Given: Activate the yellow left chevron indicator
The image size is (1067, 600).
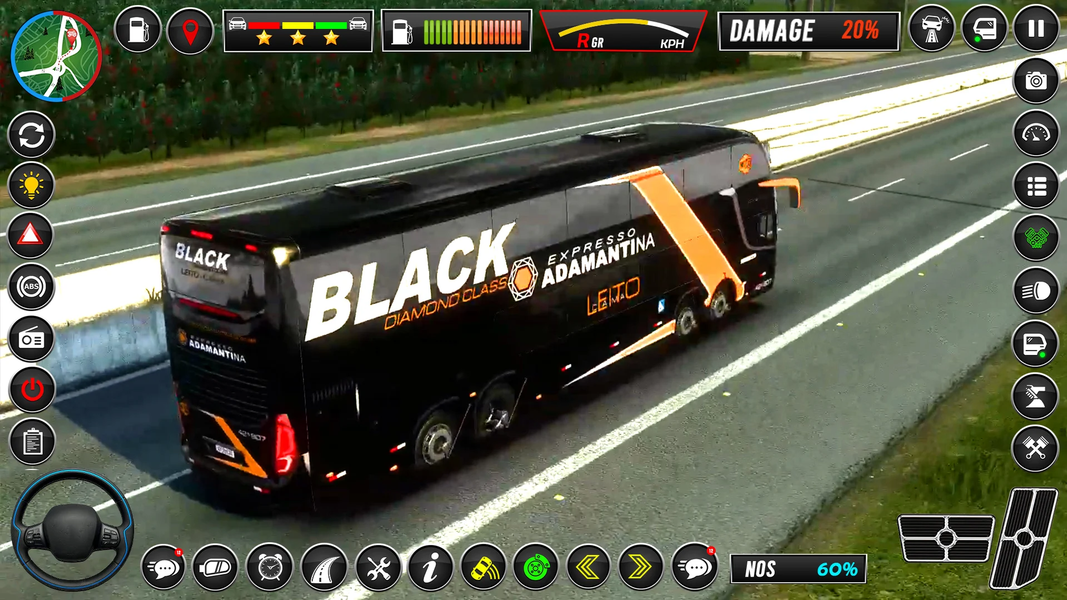Looking at the screenshot, I should (588, 567).
